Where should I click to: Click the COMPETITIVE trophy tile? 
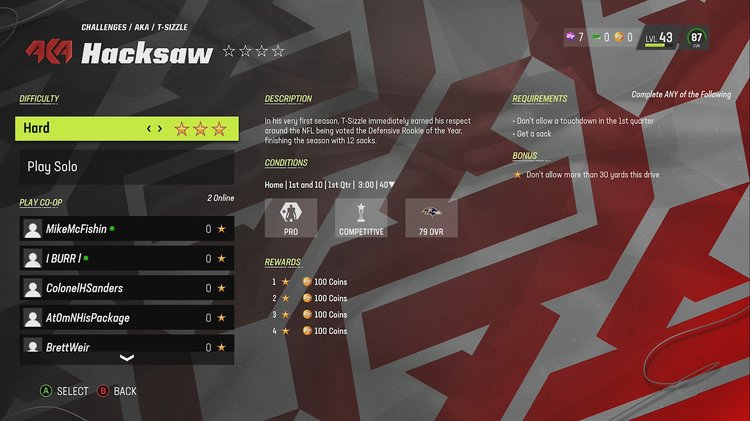[361, 218]
